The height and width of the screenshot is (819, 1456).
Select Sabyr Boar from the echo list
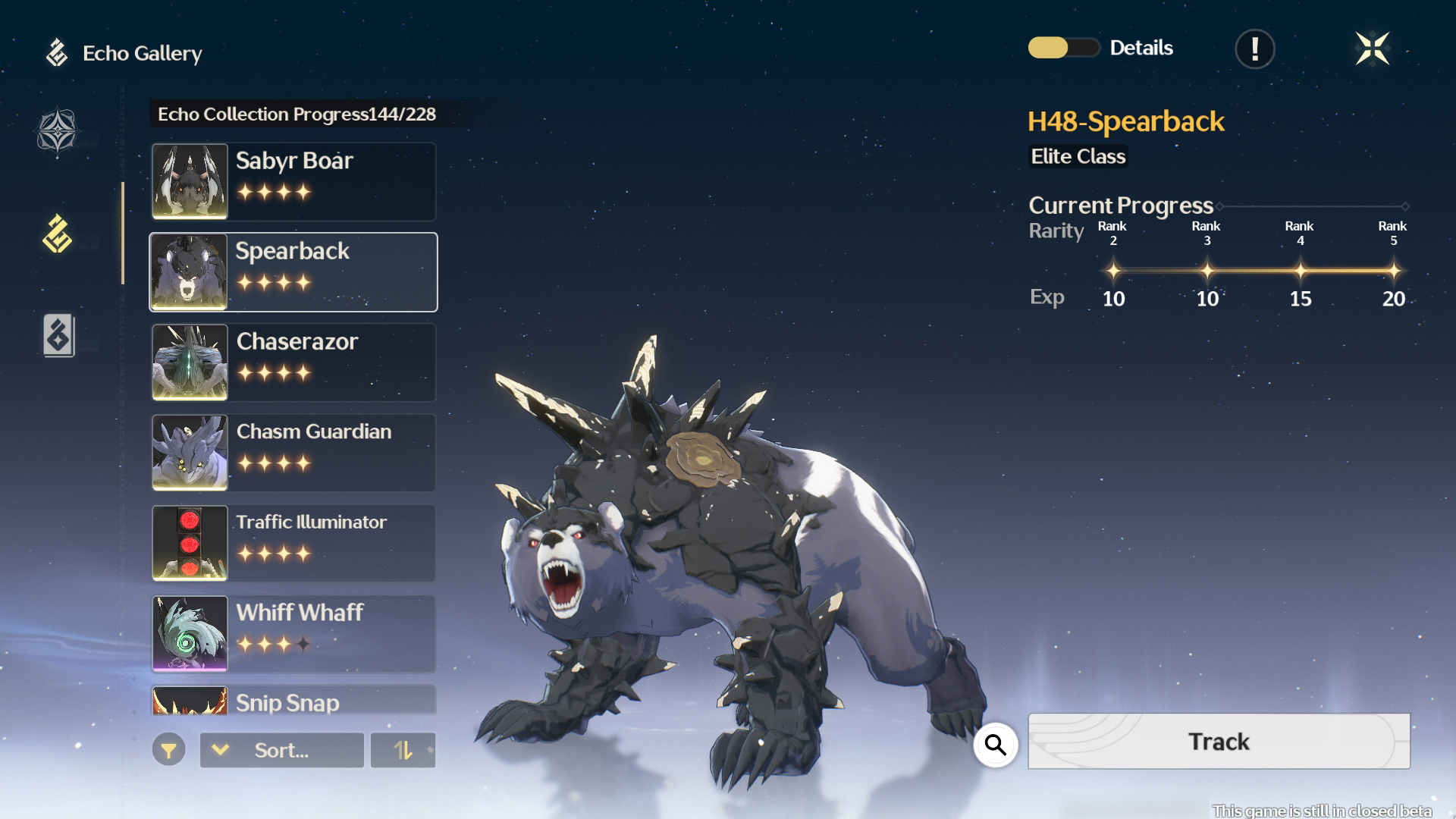click(293, 182)
